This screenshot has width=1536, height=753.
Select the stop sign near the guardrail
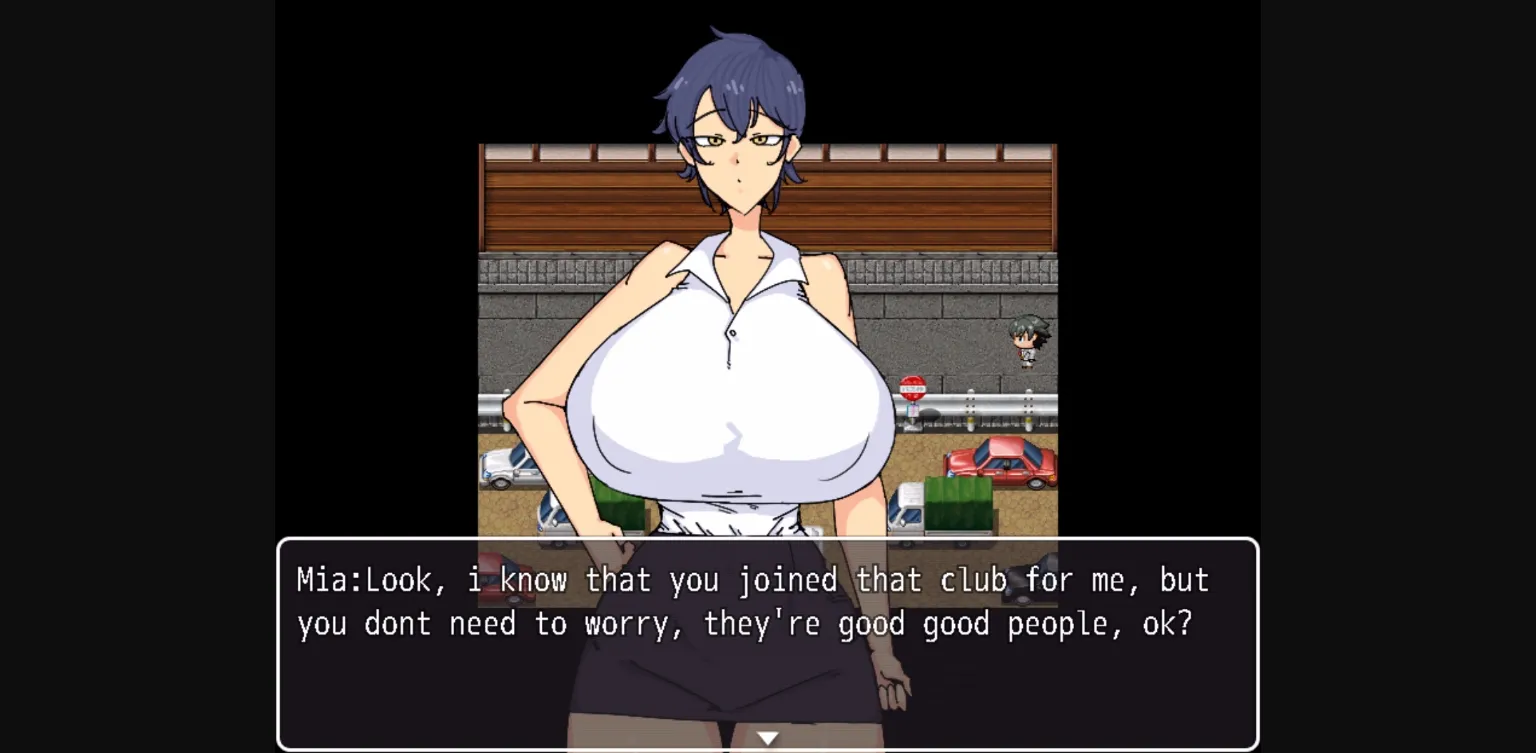(x=911, y=387)
